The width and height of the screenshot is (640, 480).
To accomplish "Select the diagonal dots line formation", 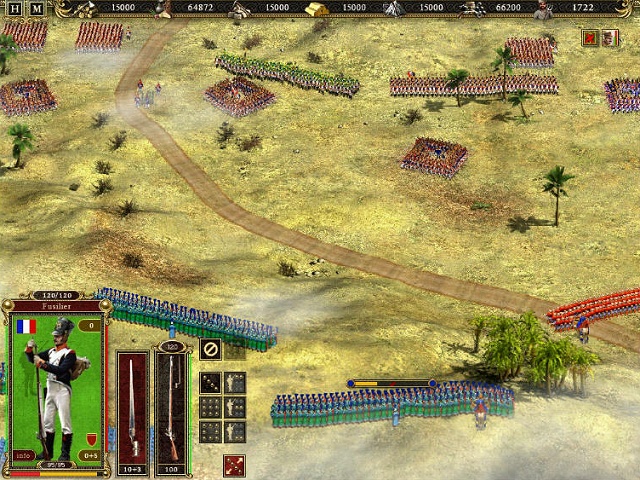I will pos(210,382).
